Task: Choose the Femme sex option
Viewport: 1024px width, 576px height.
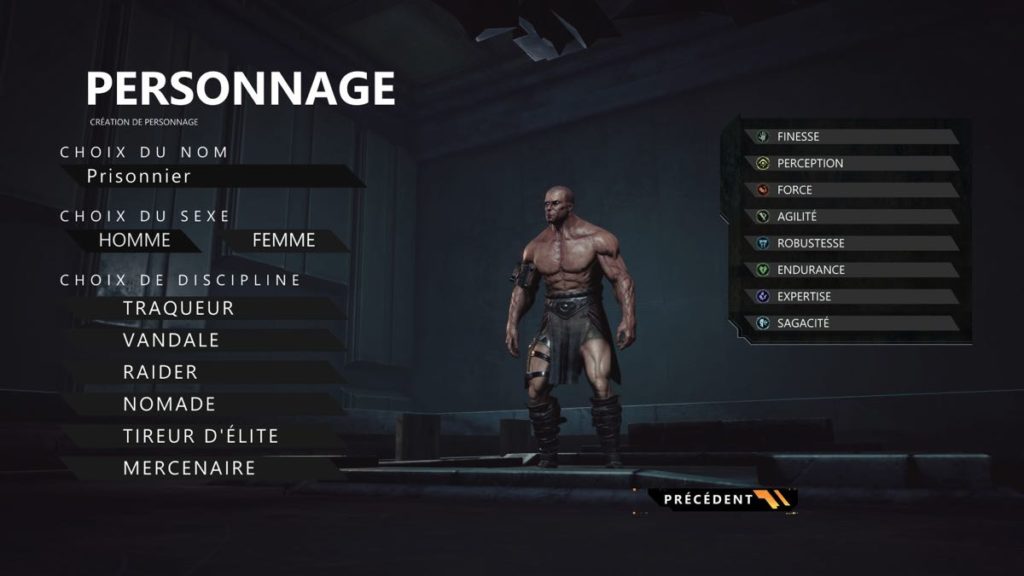Action: pos(284,240)
